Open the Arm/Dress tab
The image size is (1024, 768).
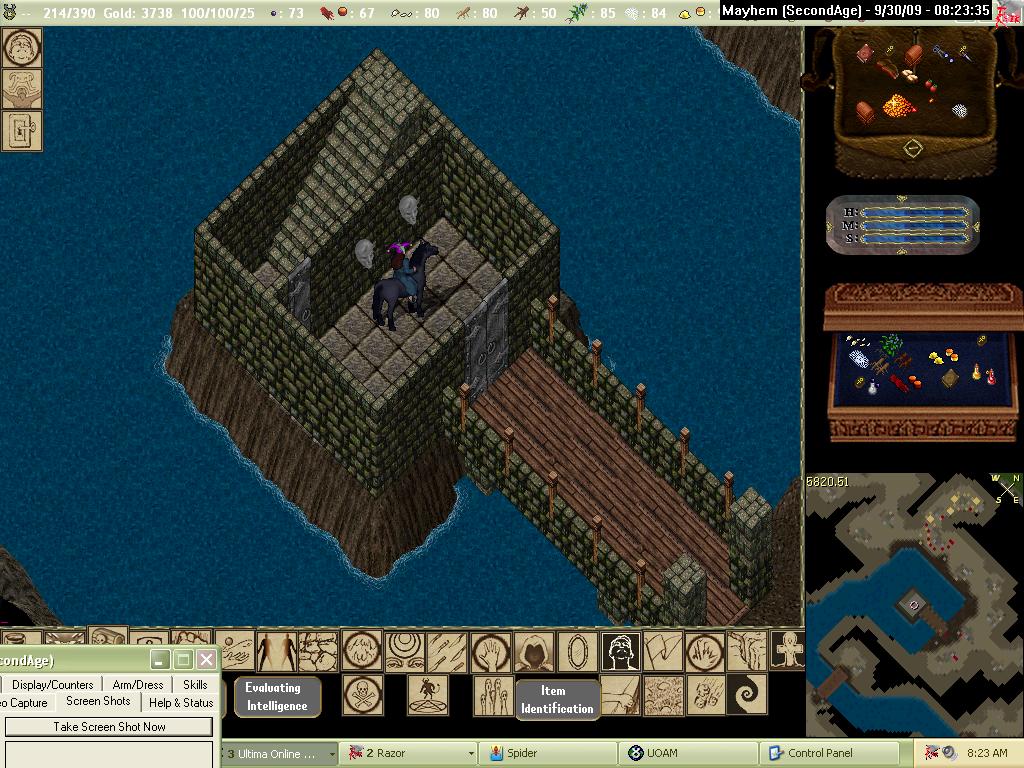tap(137, 685)
